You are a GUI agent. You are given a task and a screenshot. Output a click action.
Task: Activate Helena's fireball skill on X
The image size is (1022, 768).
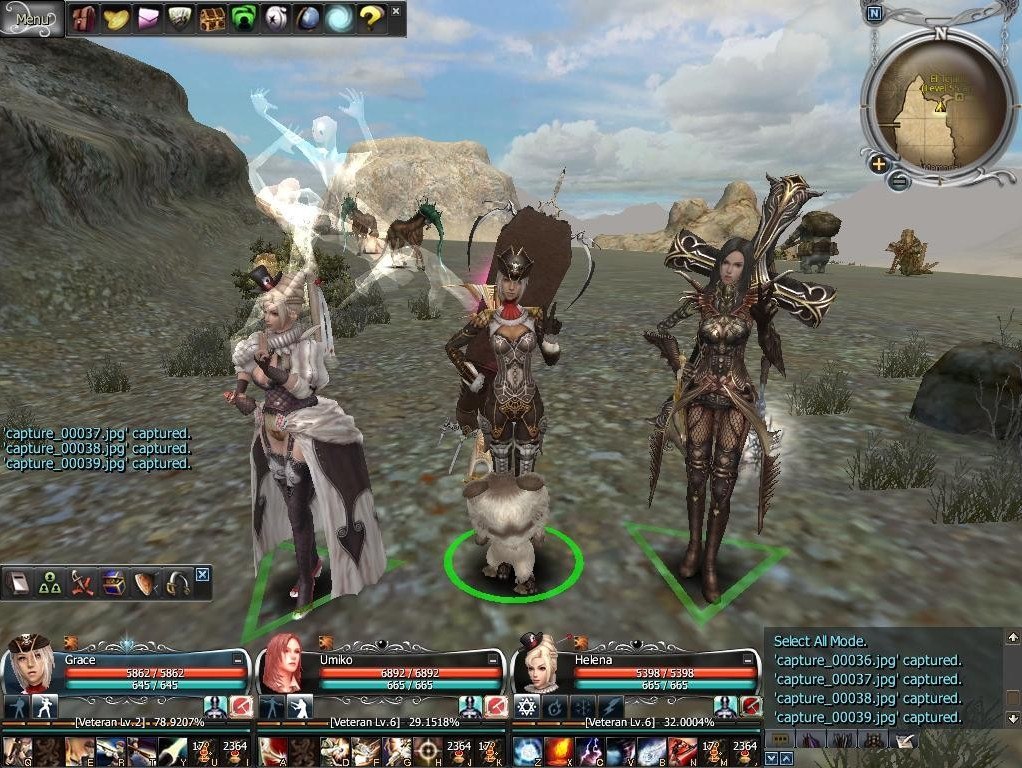pos(558,750)
